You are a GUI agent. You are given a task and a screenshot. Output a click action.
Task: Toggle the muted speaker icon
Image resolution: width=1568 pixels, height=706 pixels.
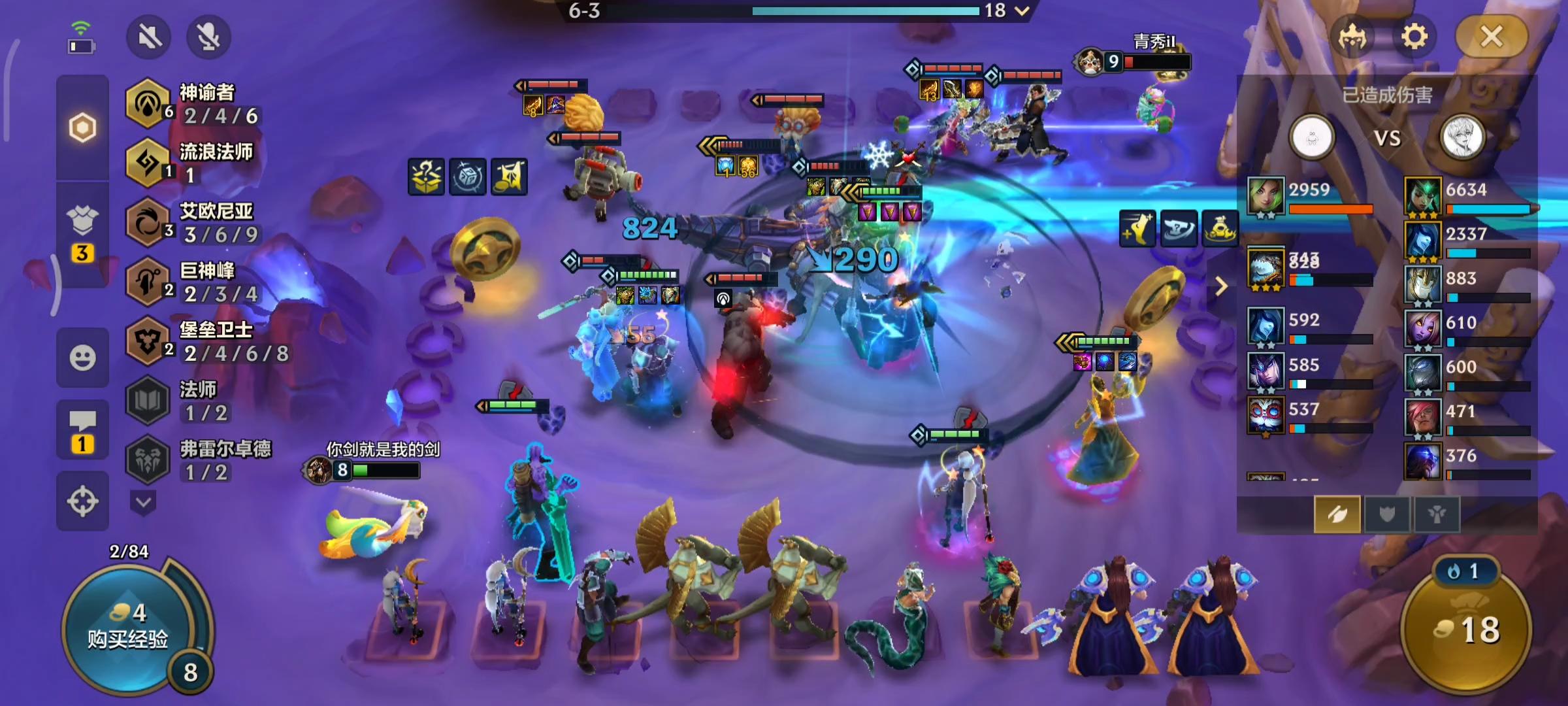click(149, 37)
